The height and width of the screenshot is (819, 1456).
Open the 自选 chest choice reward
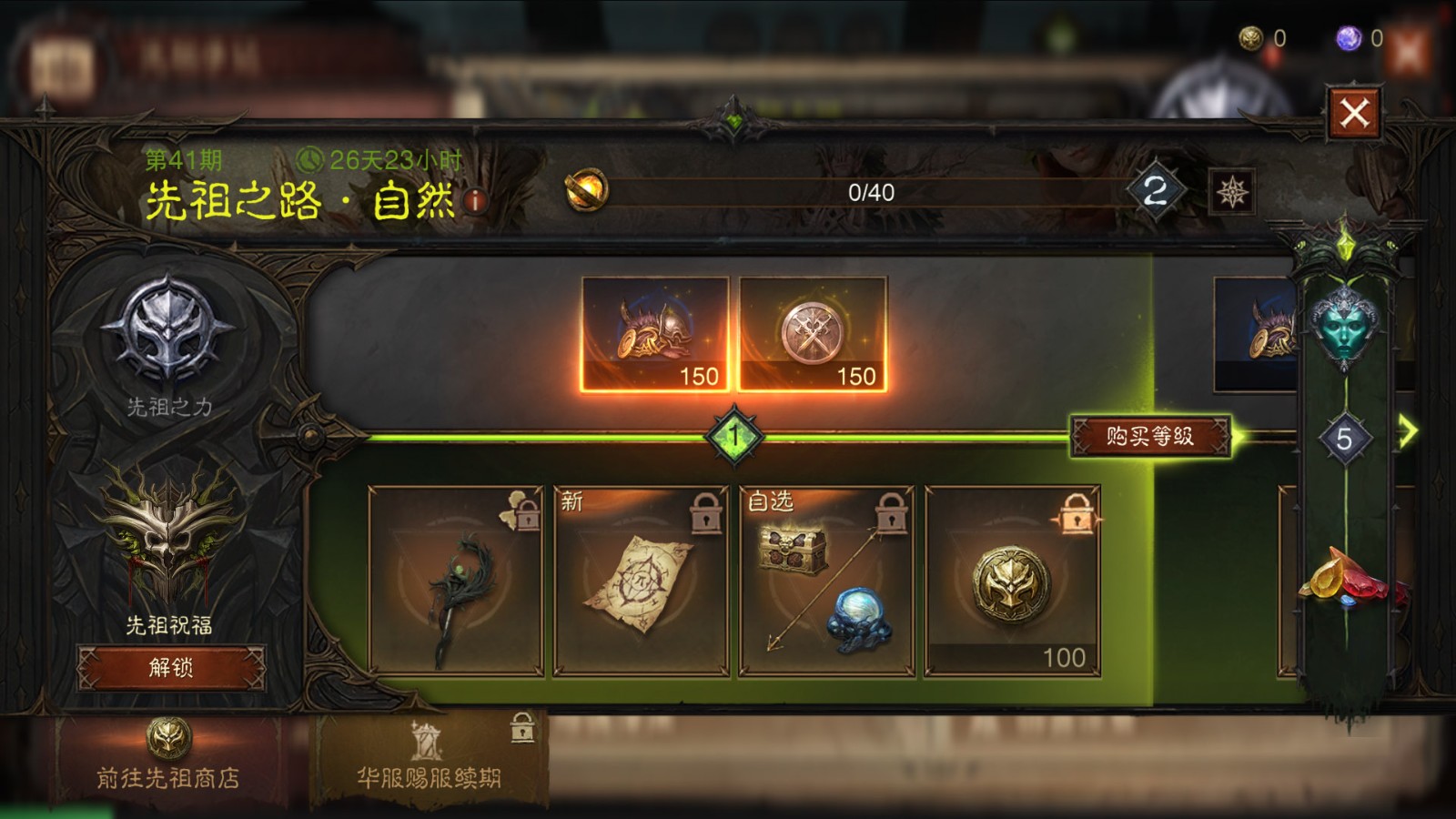coord(827,581)
